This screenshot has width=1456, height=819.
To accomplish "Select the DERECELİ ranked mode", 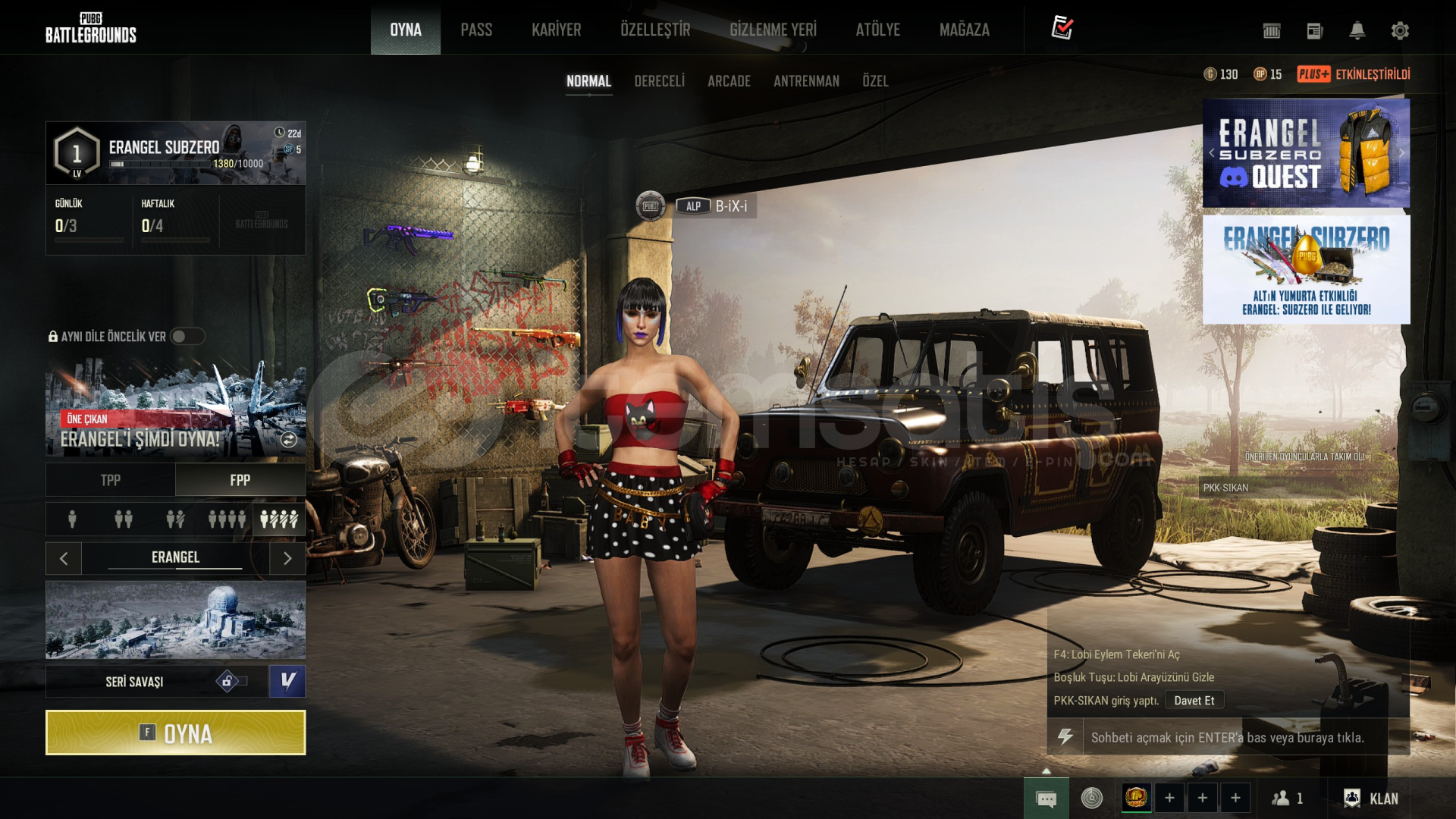I will [659, 81].
